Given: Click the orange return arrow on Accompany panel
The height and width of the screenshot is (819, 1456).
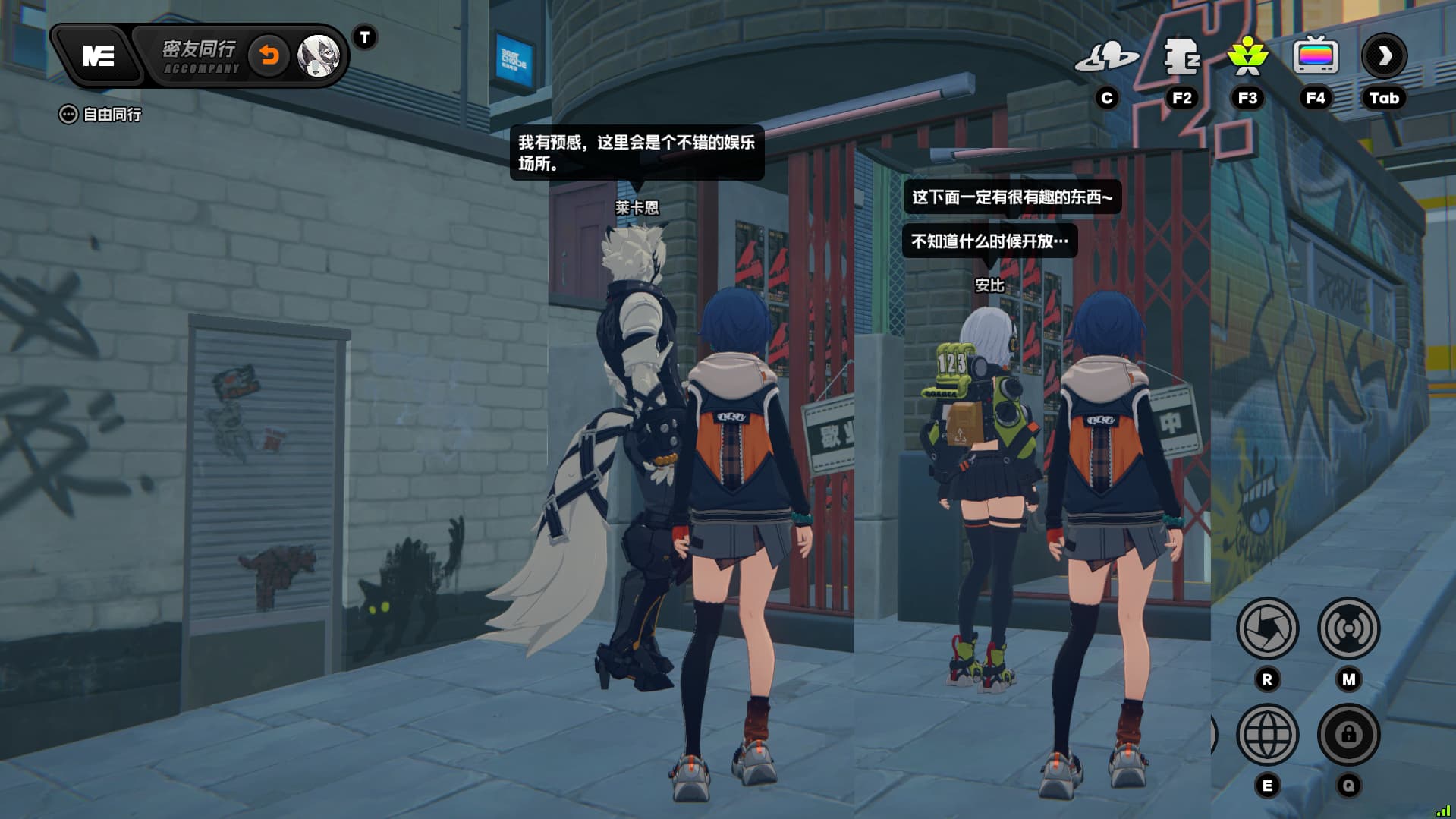Looking at the screenshot, I should click(269, 55).
